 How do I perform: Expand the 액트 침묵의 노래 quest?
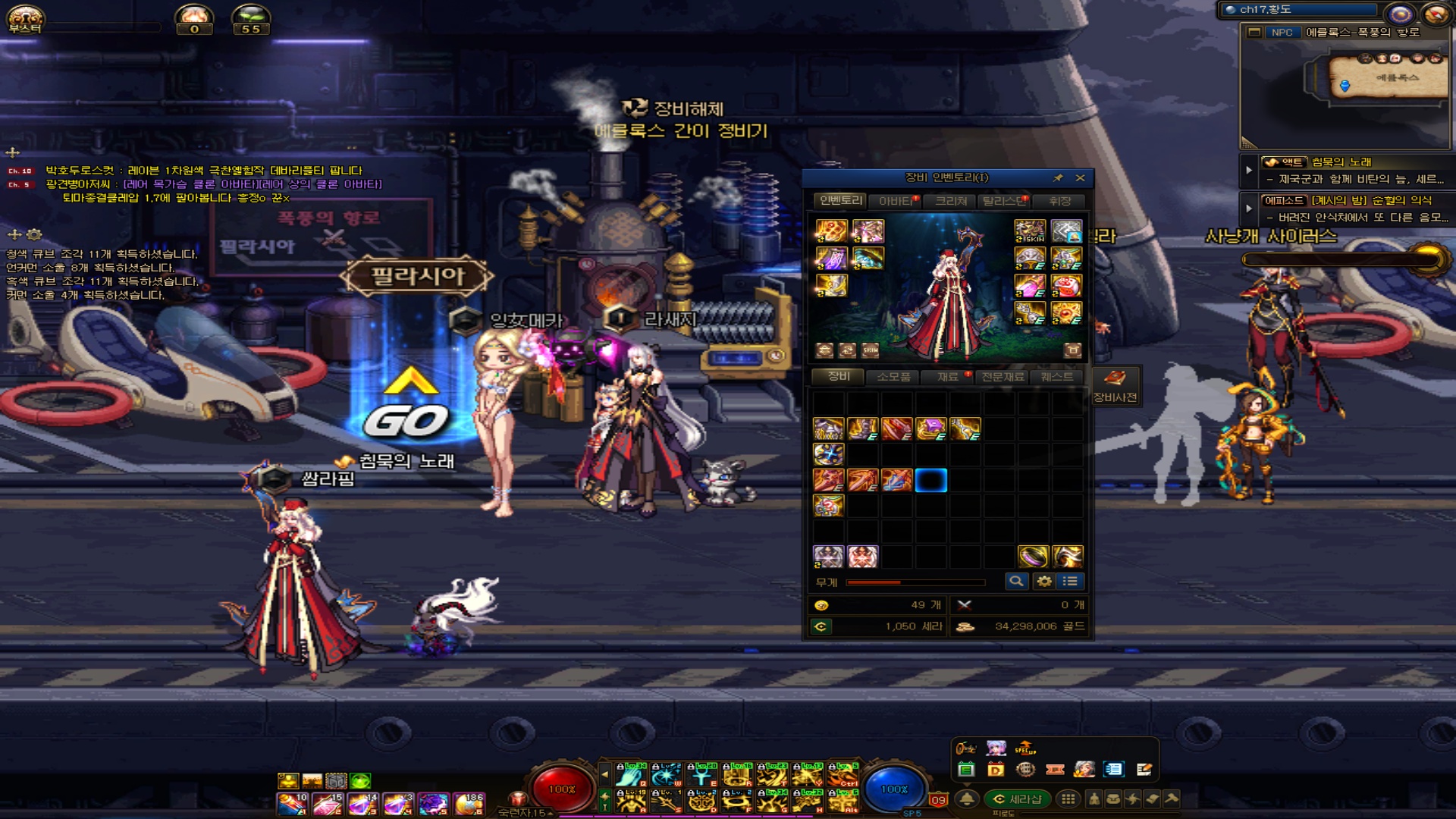coord(1249,170)
